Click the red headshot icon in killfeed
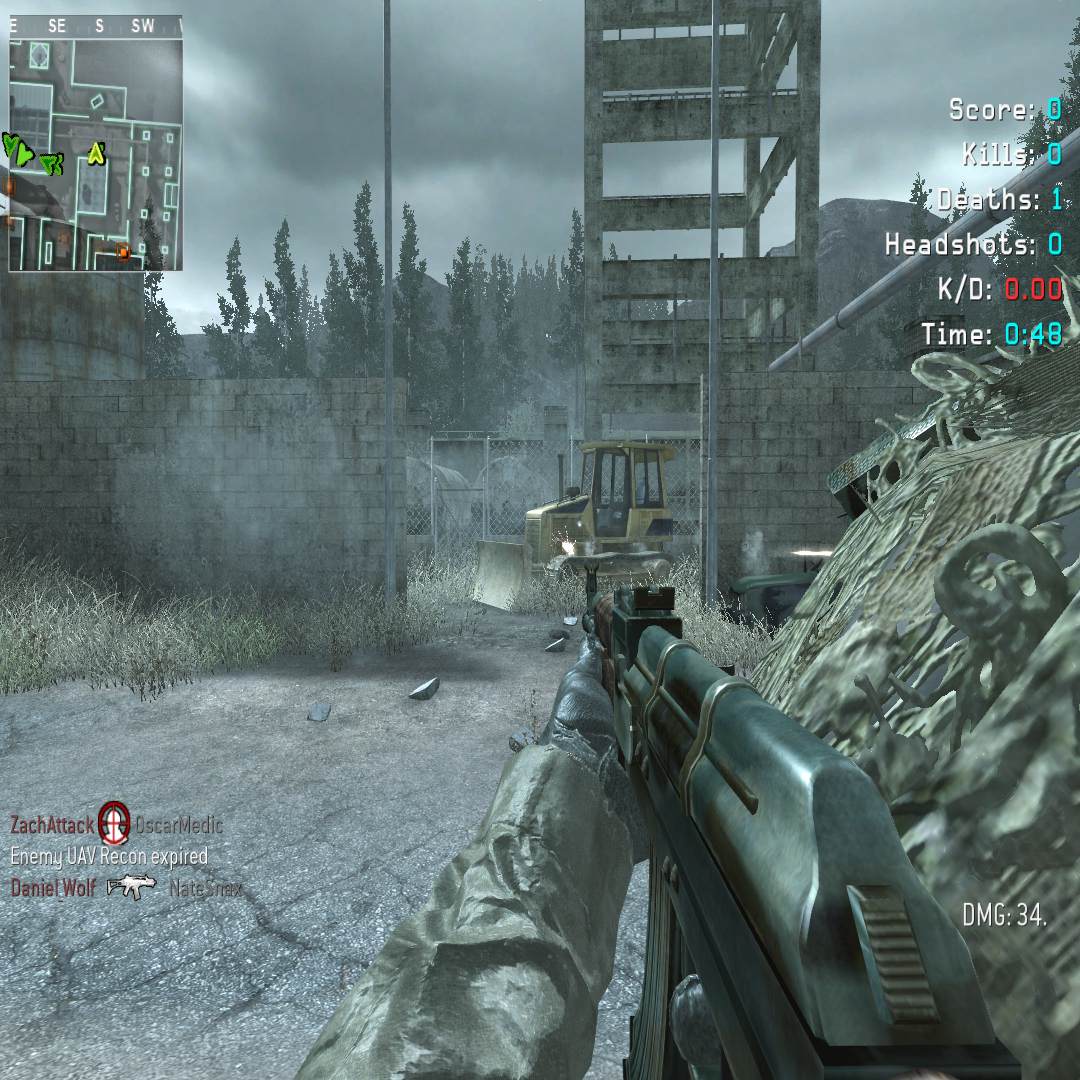Screen dimensions: 1080x1080 [x=115, y=824]
